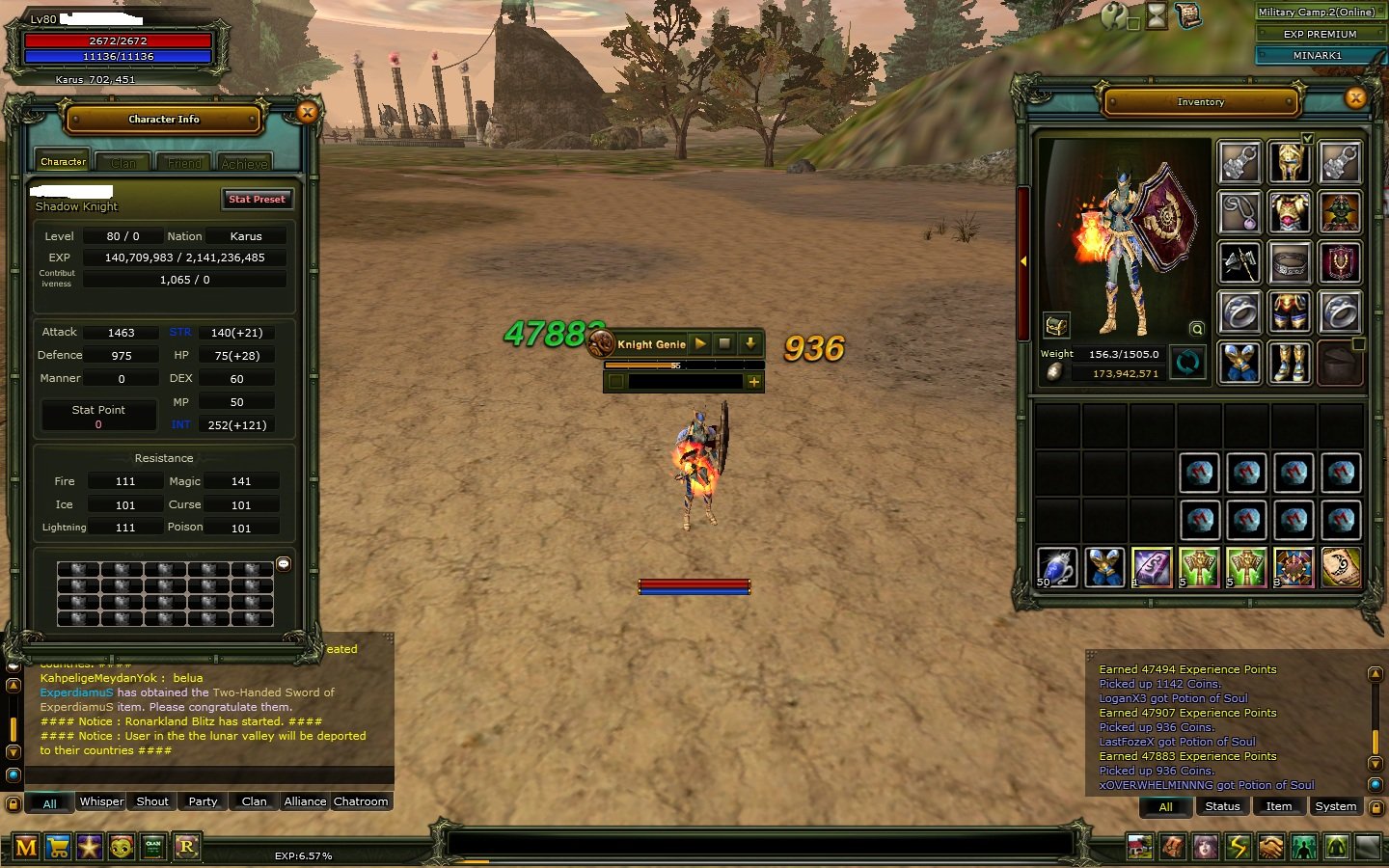Screen dimensions: 1389x868
Task: Click the handshake trade icon
Action: [x=1270, y=848]
